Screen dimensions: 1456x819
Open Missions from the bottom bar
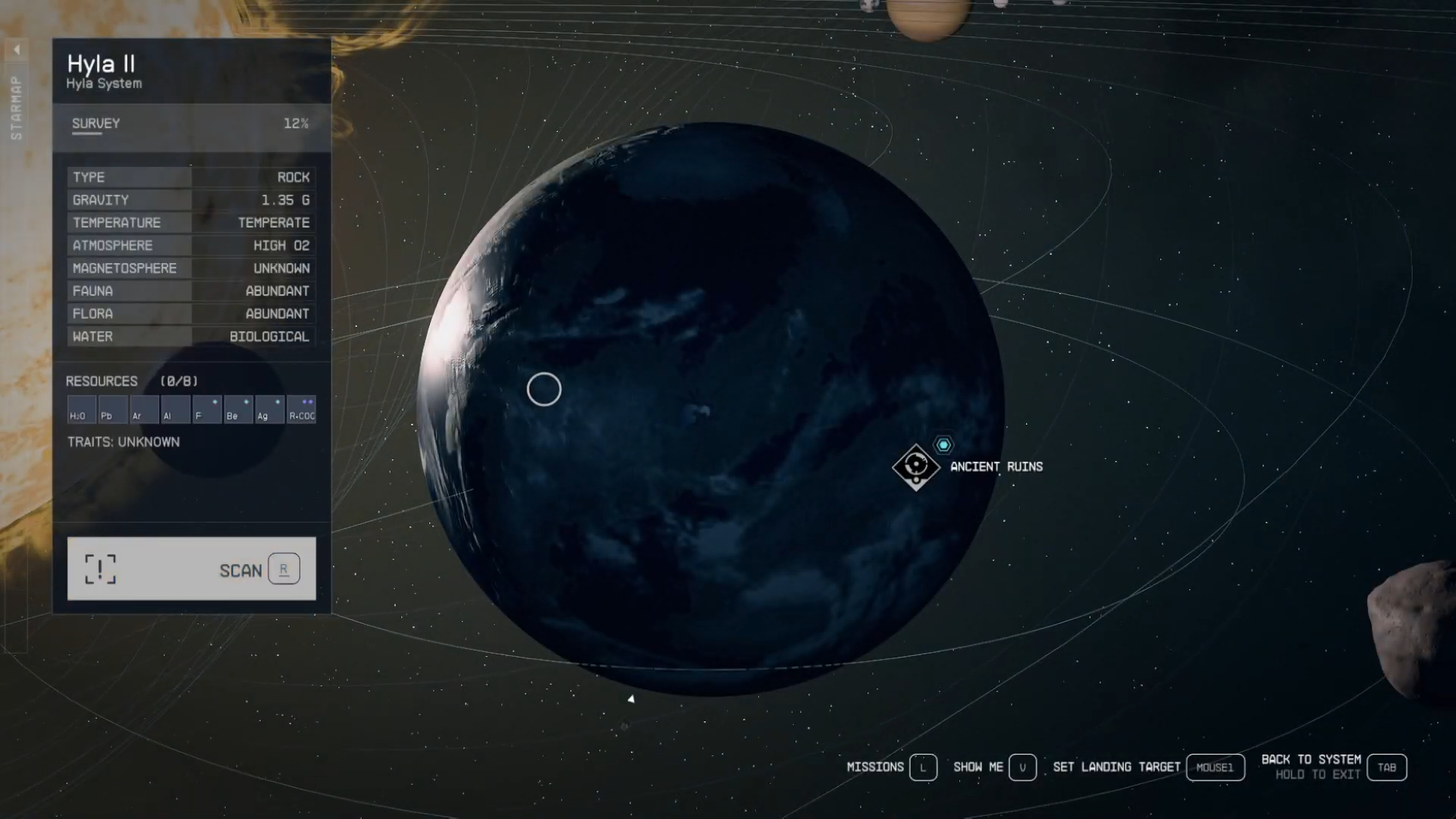876,767
